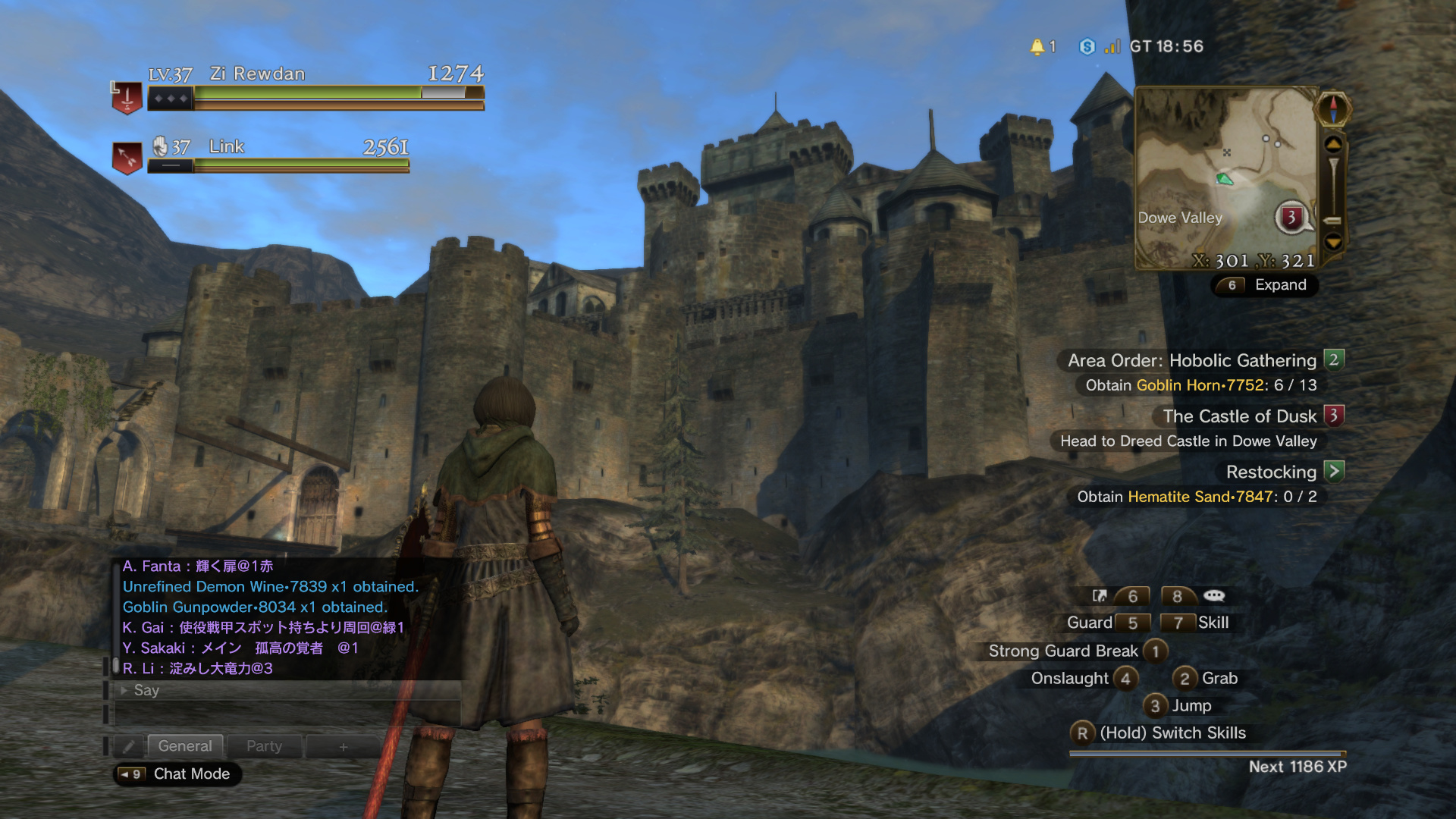Click the minimap zoom-in up arrow
Image resolution: width=1456 pixels, height=819 pixels.
click(x=1333, y=144)
